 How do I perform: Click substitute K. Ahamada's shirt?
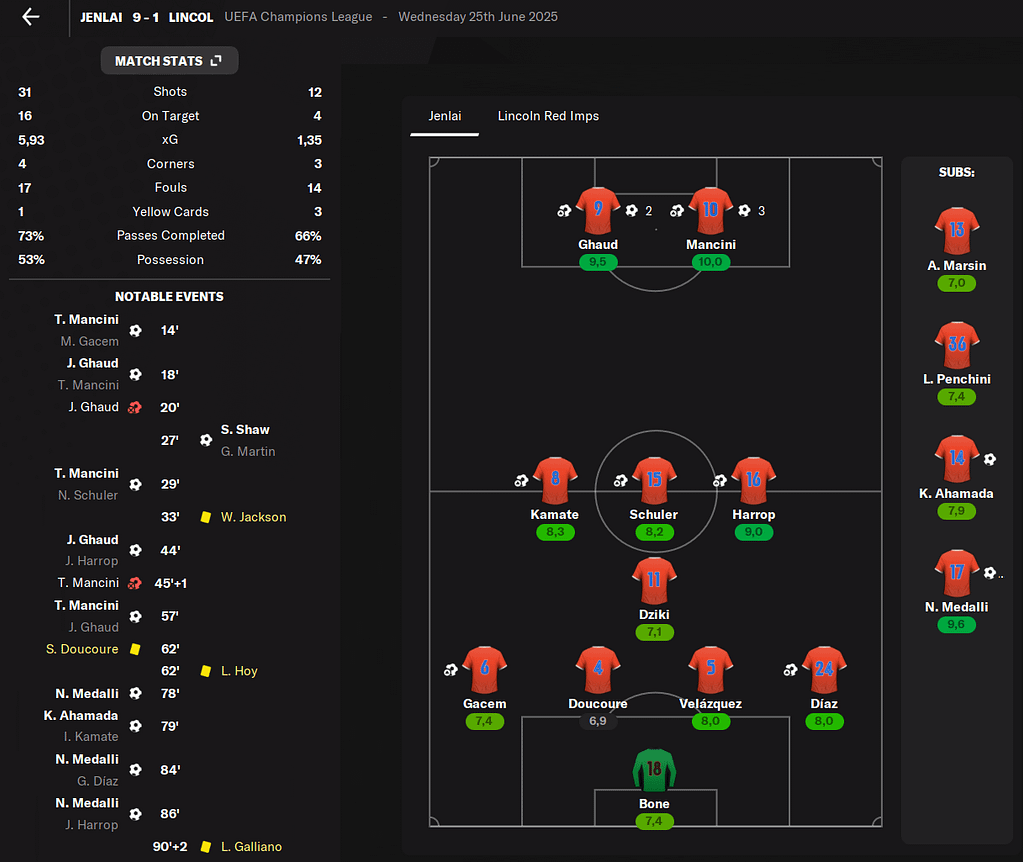(x=956, y=459)
